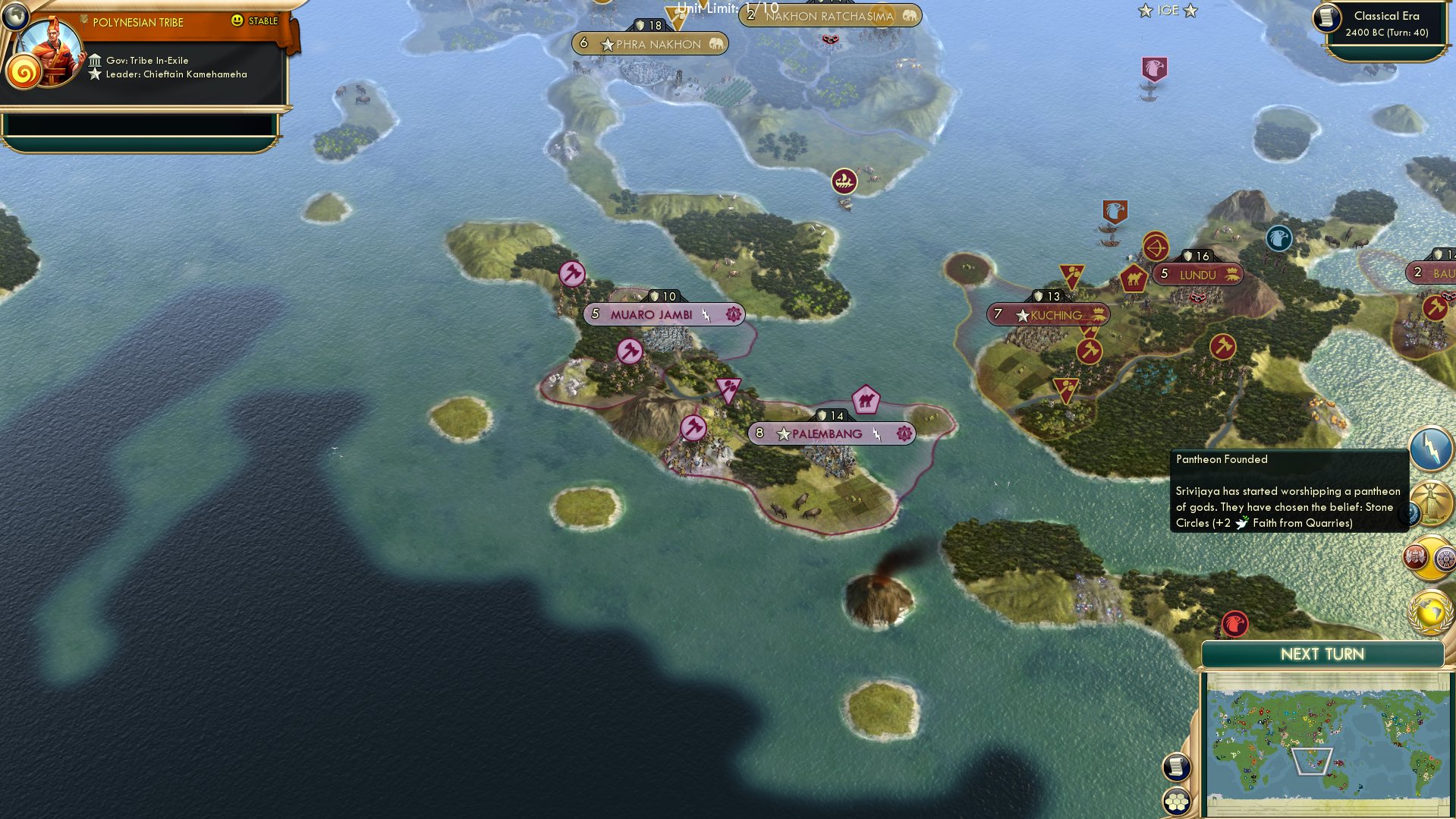Open the Ingame Editor via the IGE label
The width and height of the screenshot is (1456, 819).
coord(1166,10)
